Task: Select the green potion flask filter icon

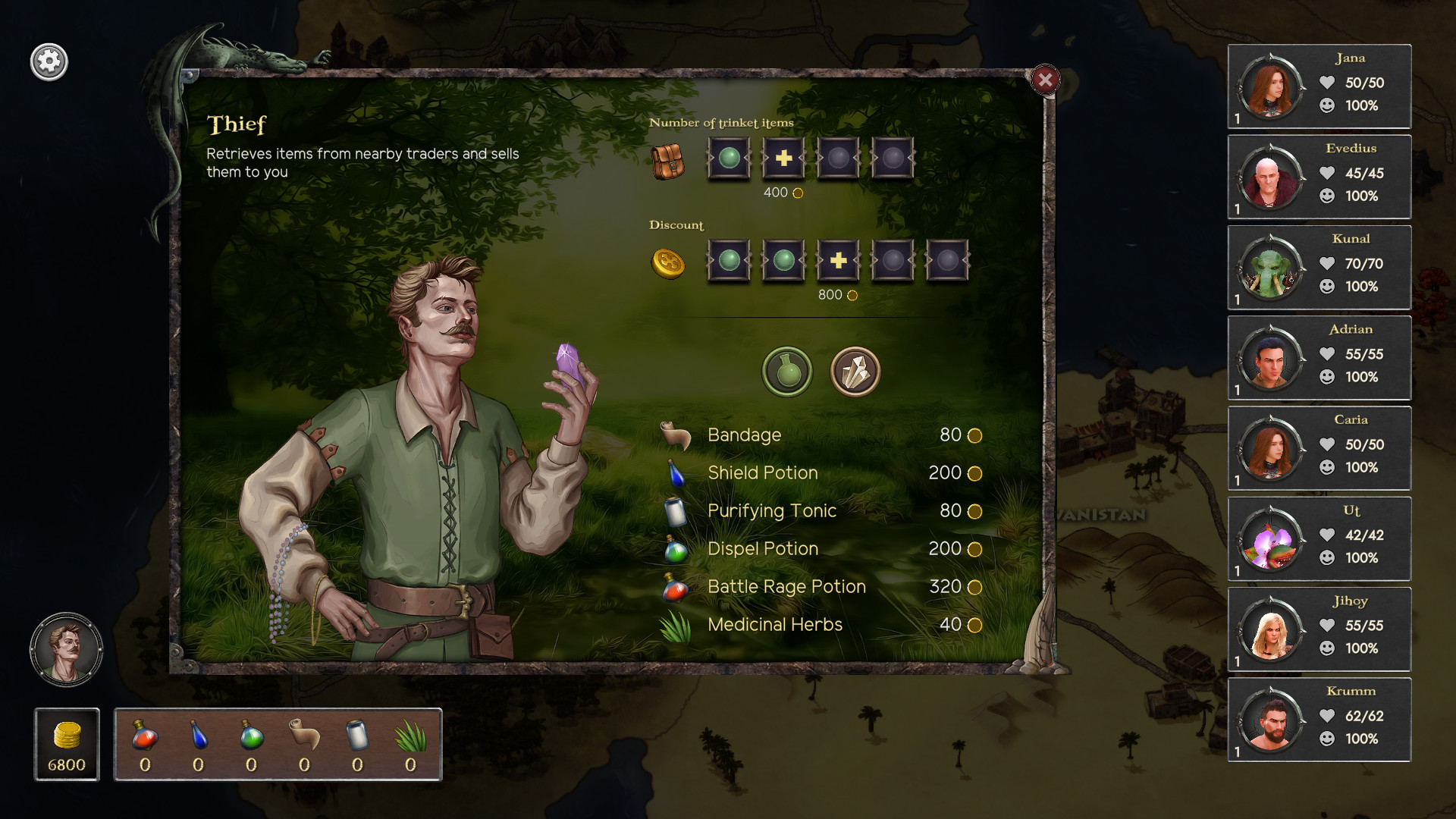Action: click(x=786, y=372)
